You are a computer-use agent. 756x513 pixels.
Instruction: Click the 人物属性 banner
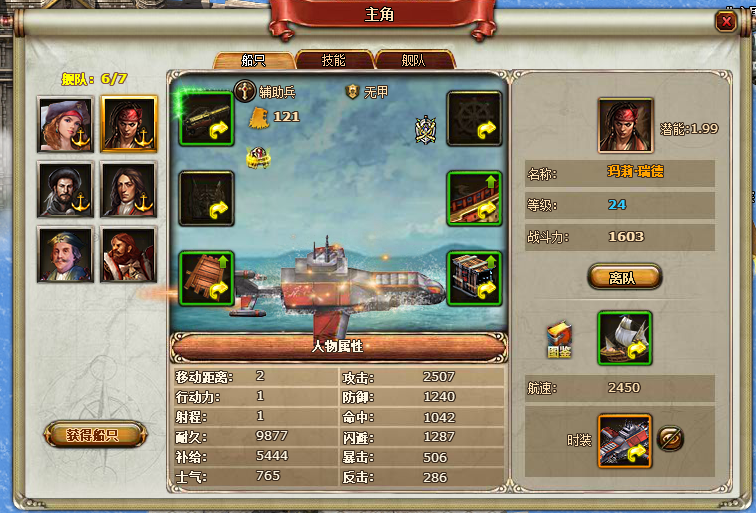pos(337,347)
